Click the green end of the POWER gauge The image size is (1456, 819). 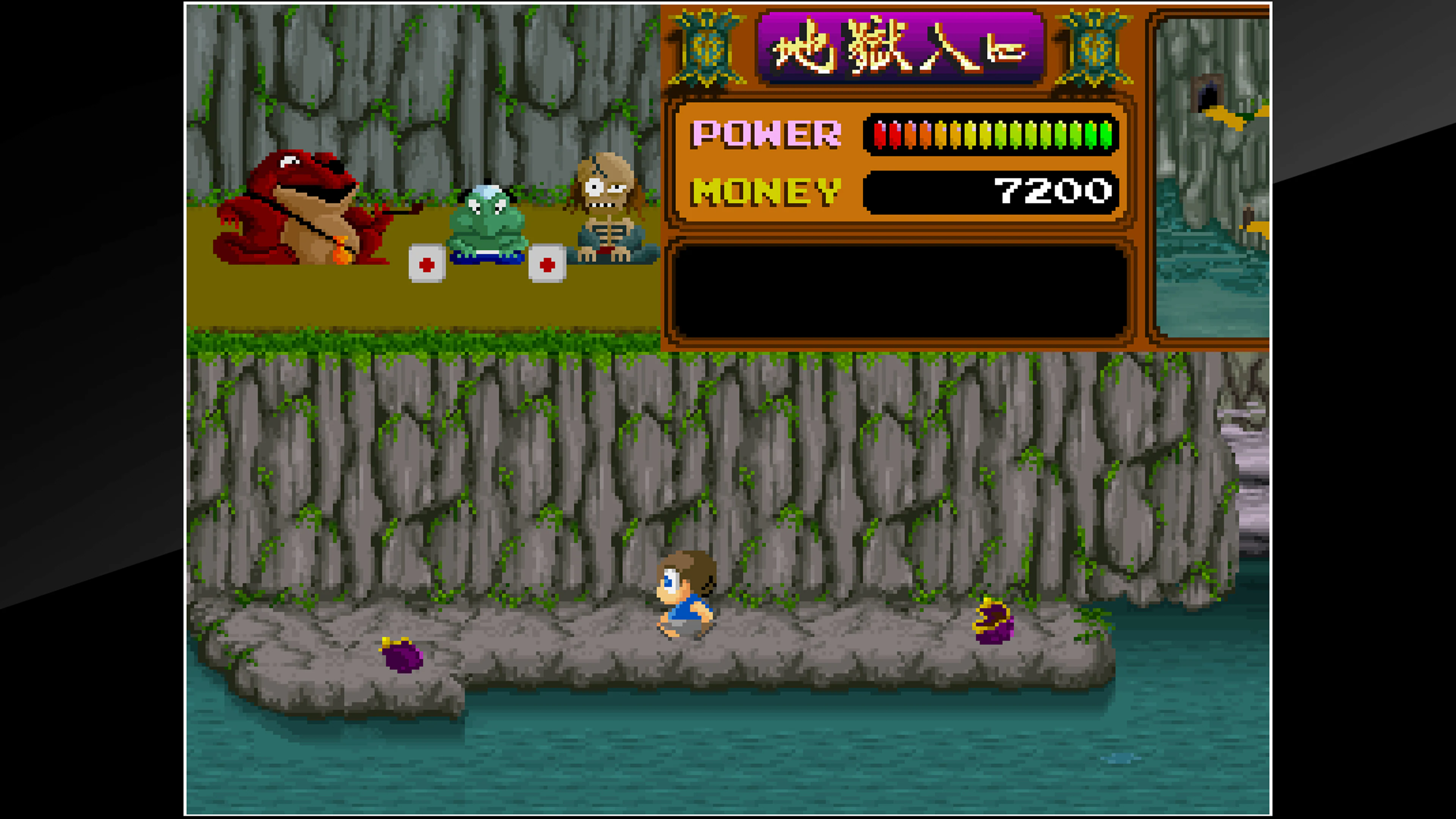coord(1105,134)
